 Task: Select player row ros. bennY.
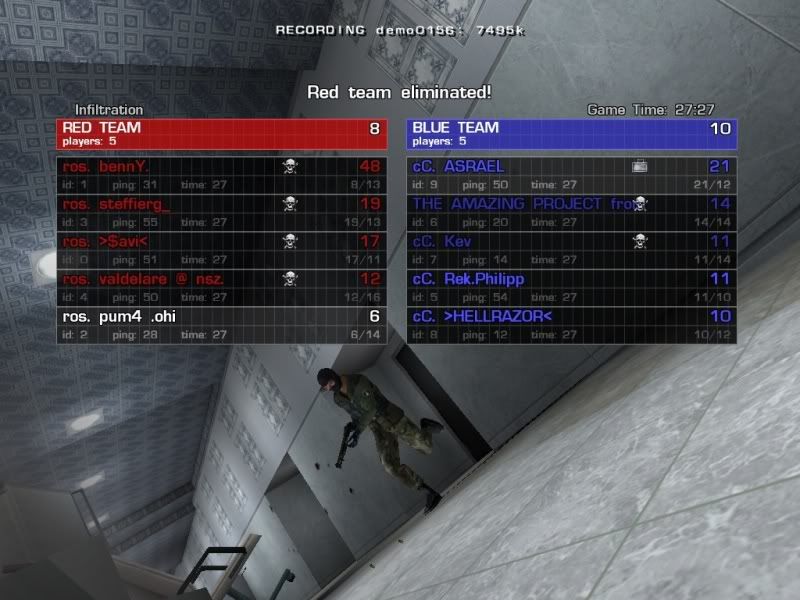coord(220,174)
